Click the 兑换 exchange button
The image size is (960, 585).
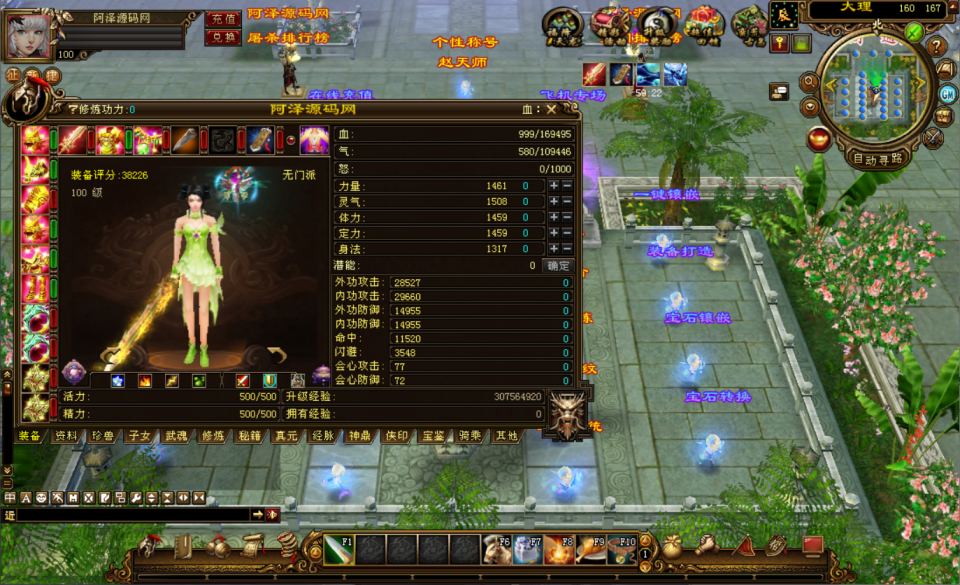coord(221,37)
